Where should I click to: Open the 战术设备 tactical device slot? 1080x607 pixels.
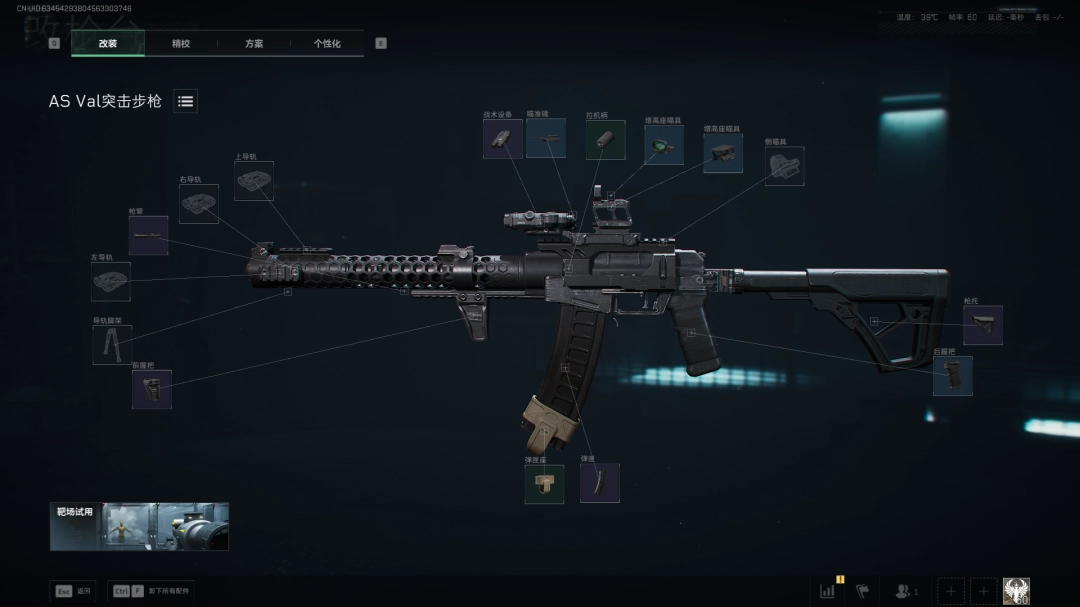[503, 139]
